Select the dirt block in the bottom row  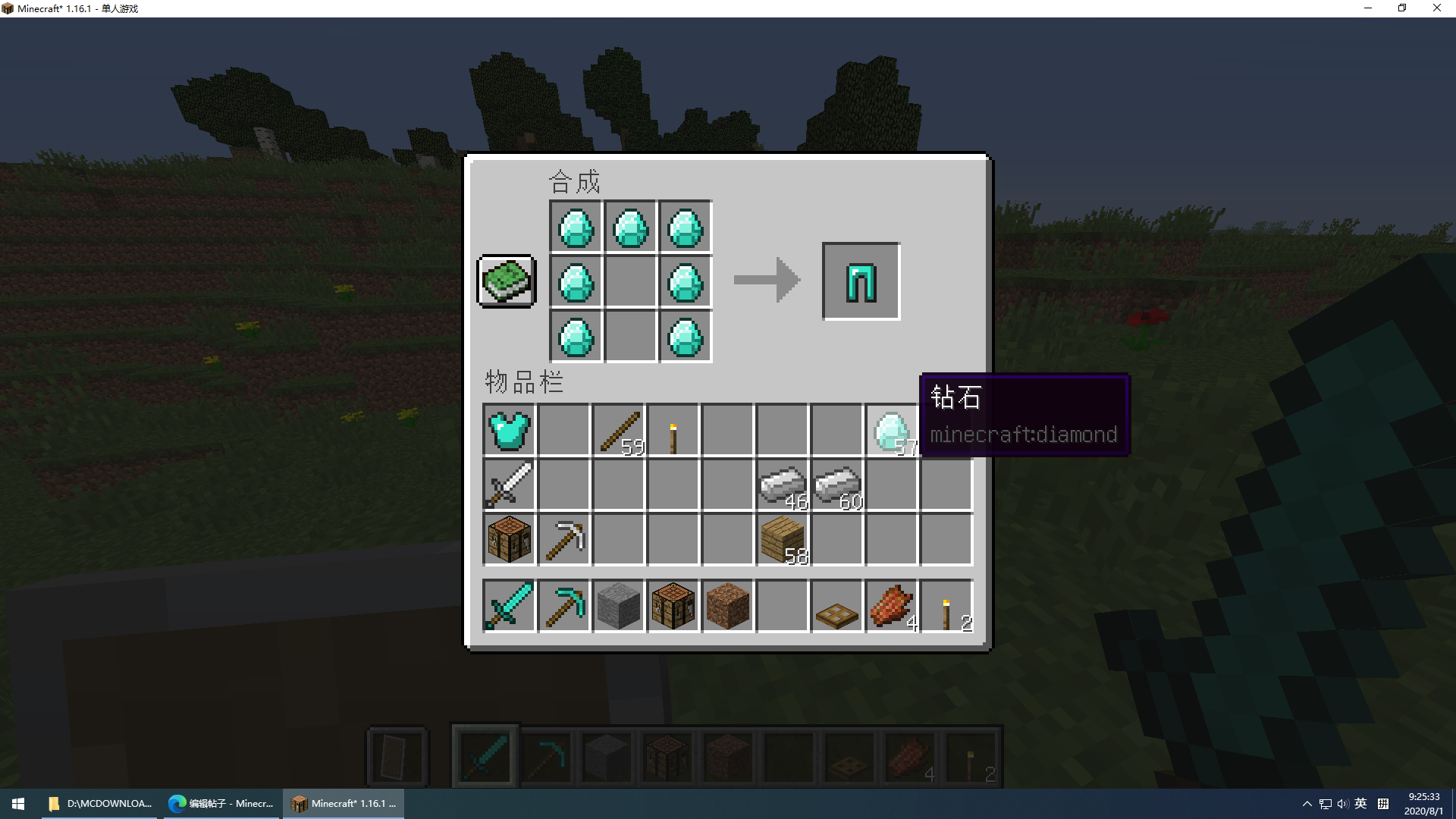point(727,606)
